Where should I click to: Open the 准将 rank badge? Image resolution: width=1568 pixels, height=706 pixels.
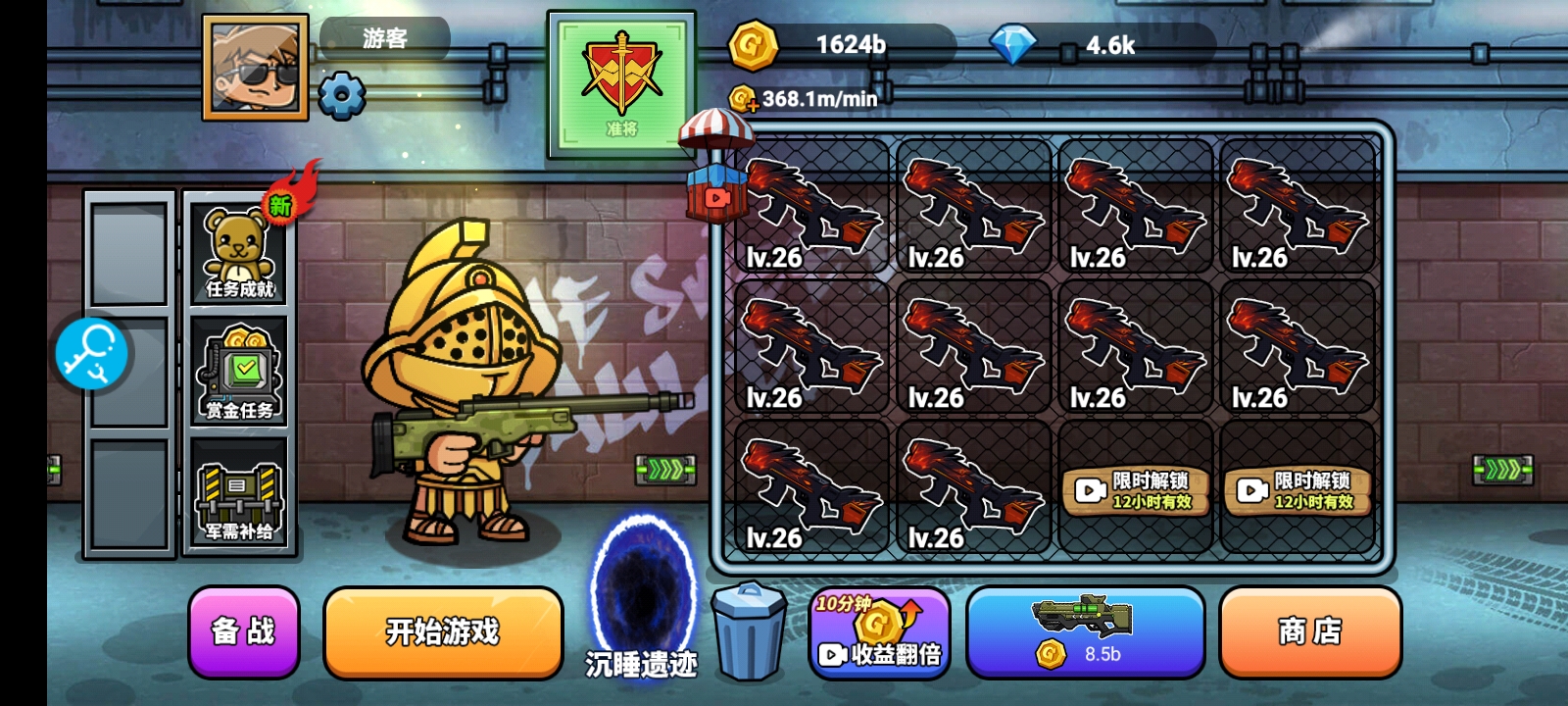pyautogui.click(x=621, y=84)
